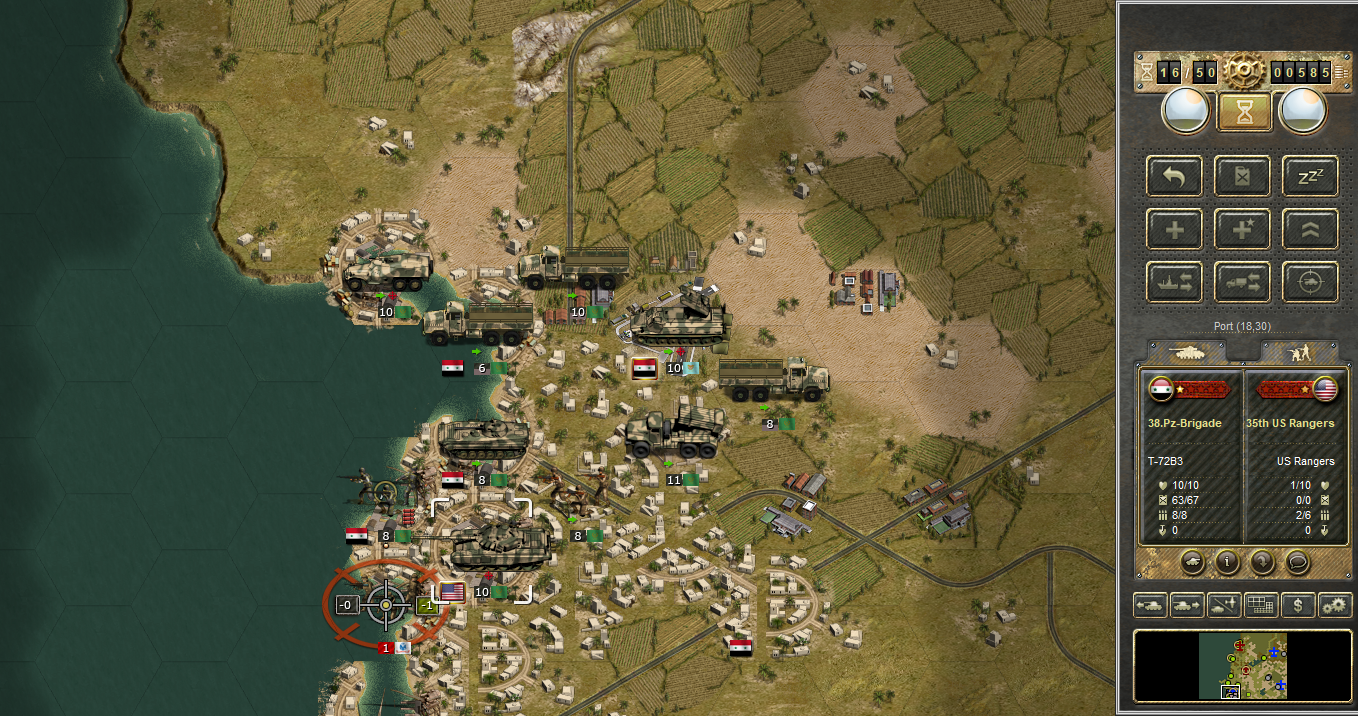Screen dimensions: 1358x716
Task: Click the ship embark button
Action: coord(1175,283)
